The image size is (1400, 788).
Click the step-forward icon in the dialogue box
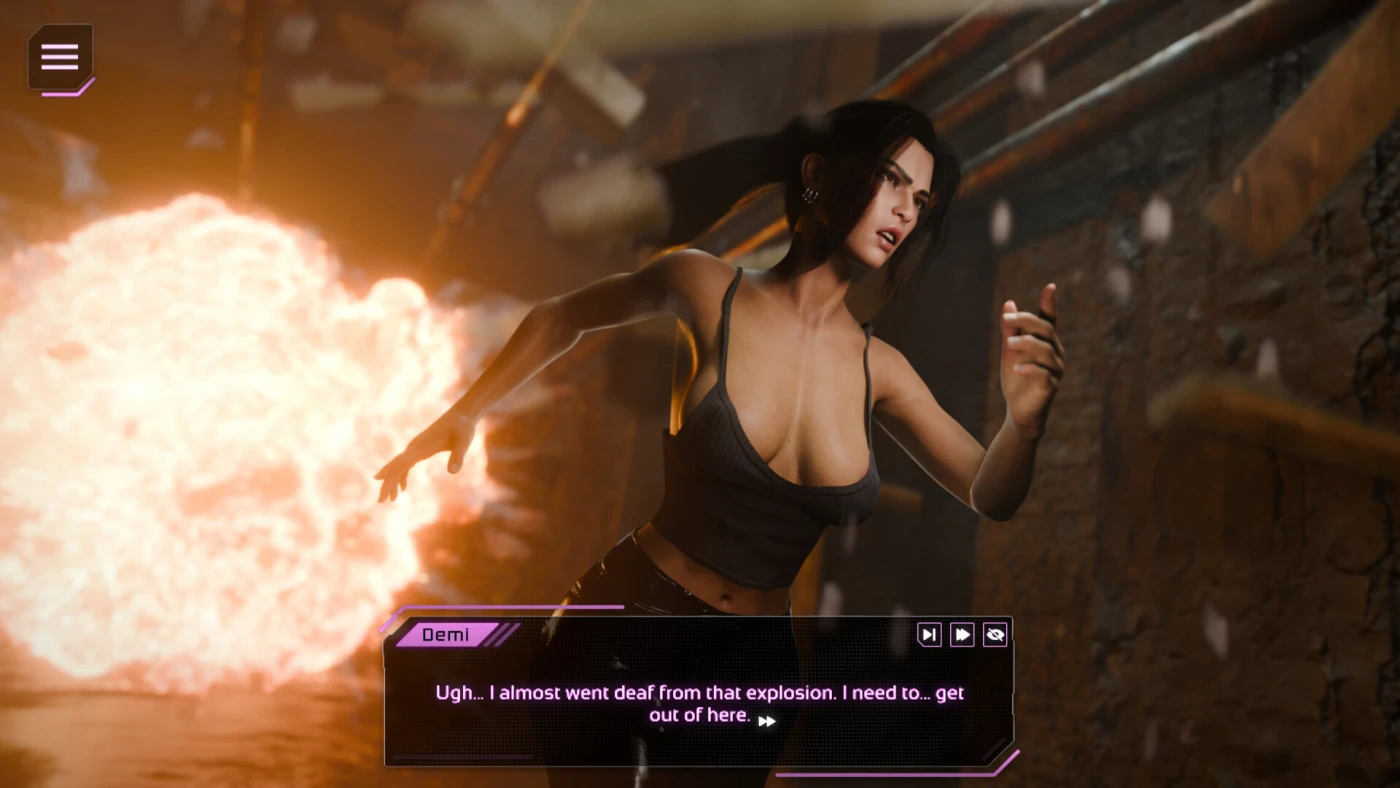point(929,634)
